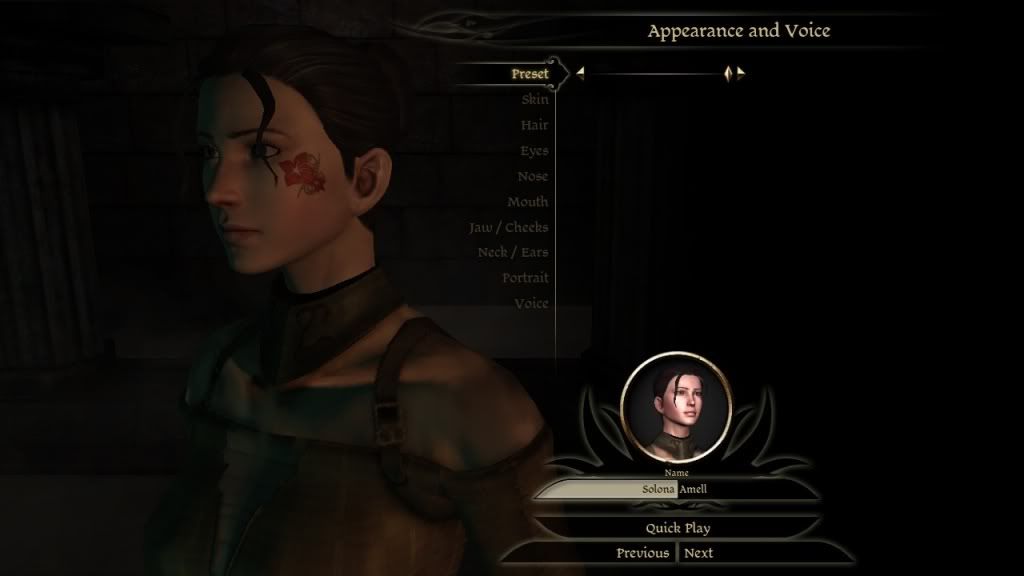This screenshot has width=1024, height=576.
Task: Click the preset slider's left arrow
Action: click(x=580, y=73)
